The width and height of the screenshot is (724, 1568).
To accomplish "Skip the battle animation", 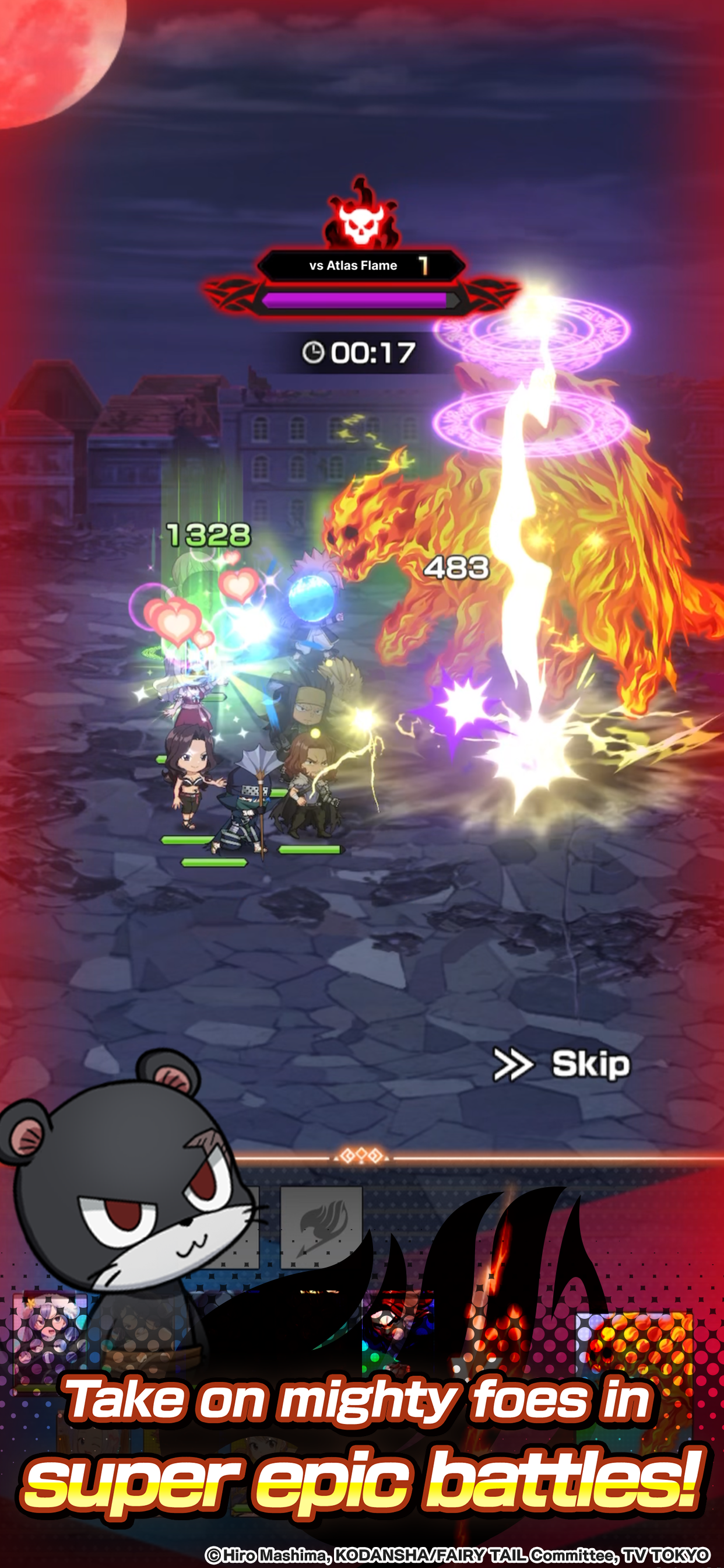I will coord(562,1064).
